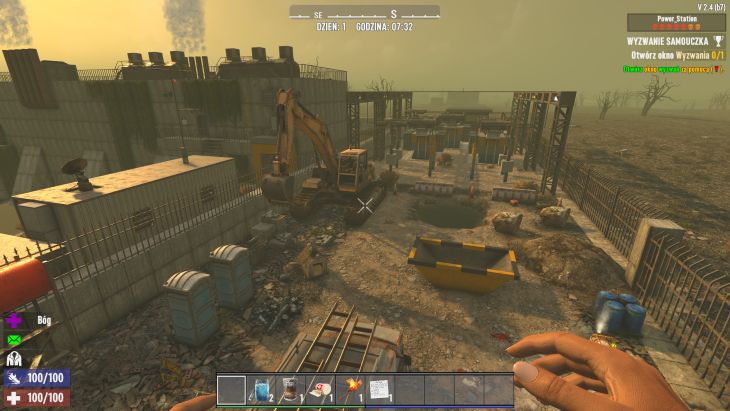Screen dimensions: 730x411
Task: Select the dark drink jar hotbar slot
Action: [x=290, y=390]
